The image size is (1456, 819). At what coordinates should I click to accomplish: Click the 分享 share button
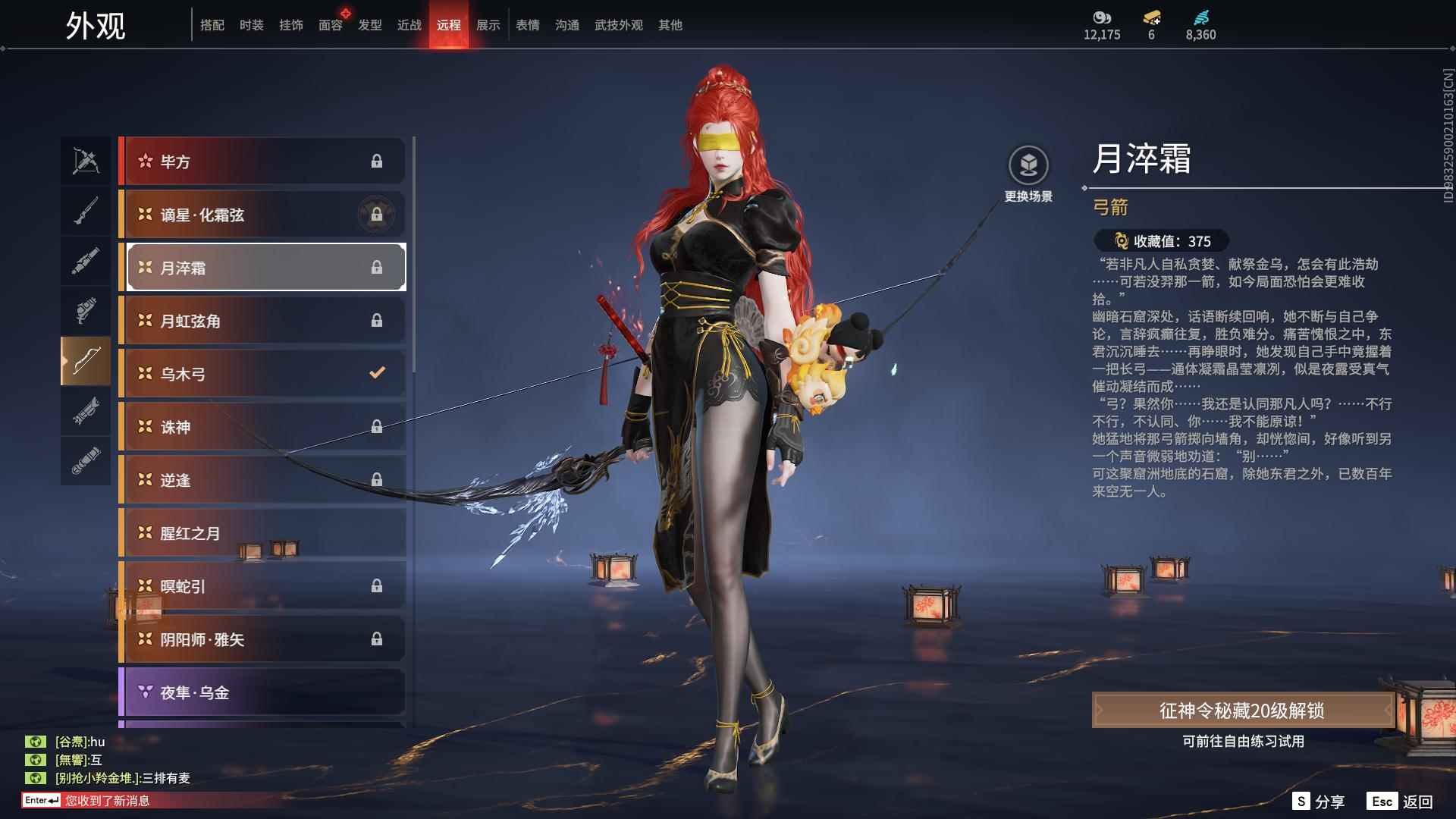pyautogui.click(x=1317, y=800)
